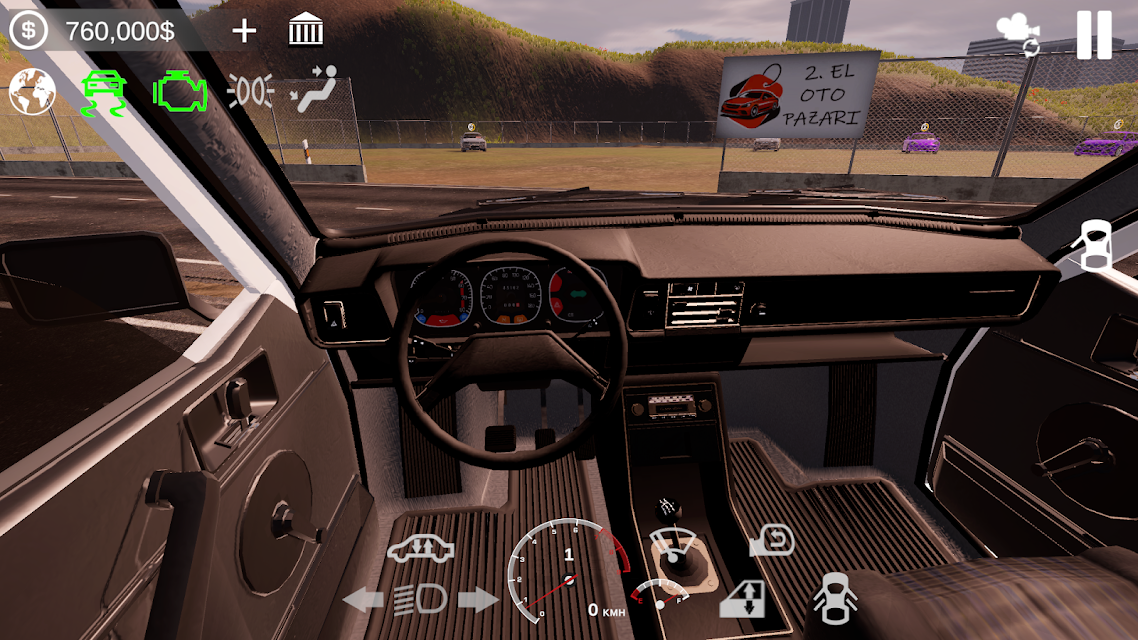Open the world globe map
This screenshot has width=1138, height=640.
click(x=32, y=92)
